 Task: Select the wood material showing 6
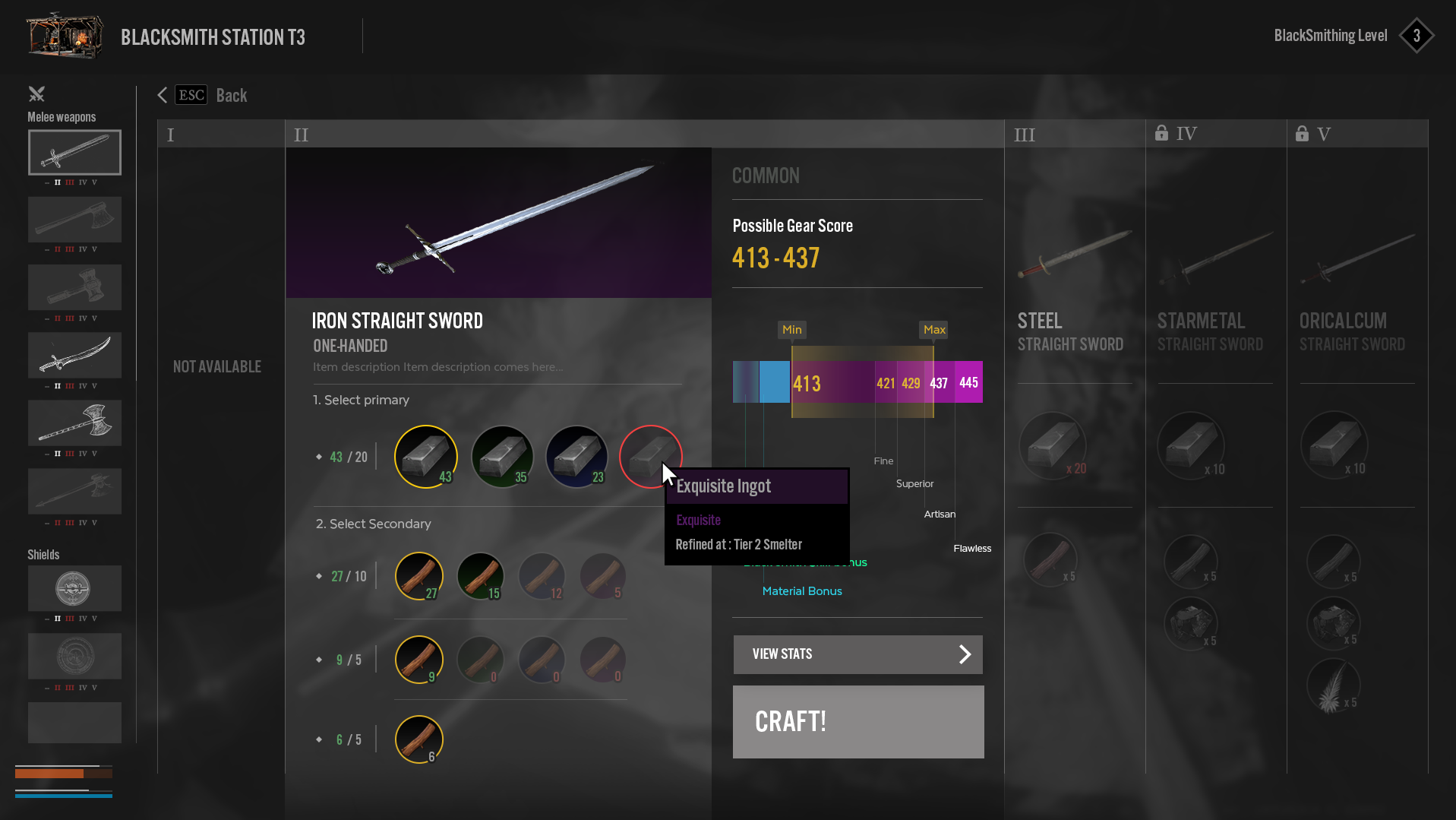coord(419,739)
